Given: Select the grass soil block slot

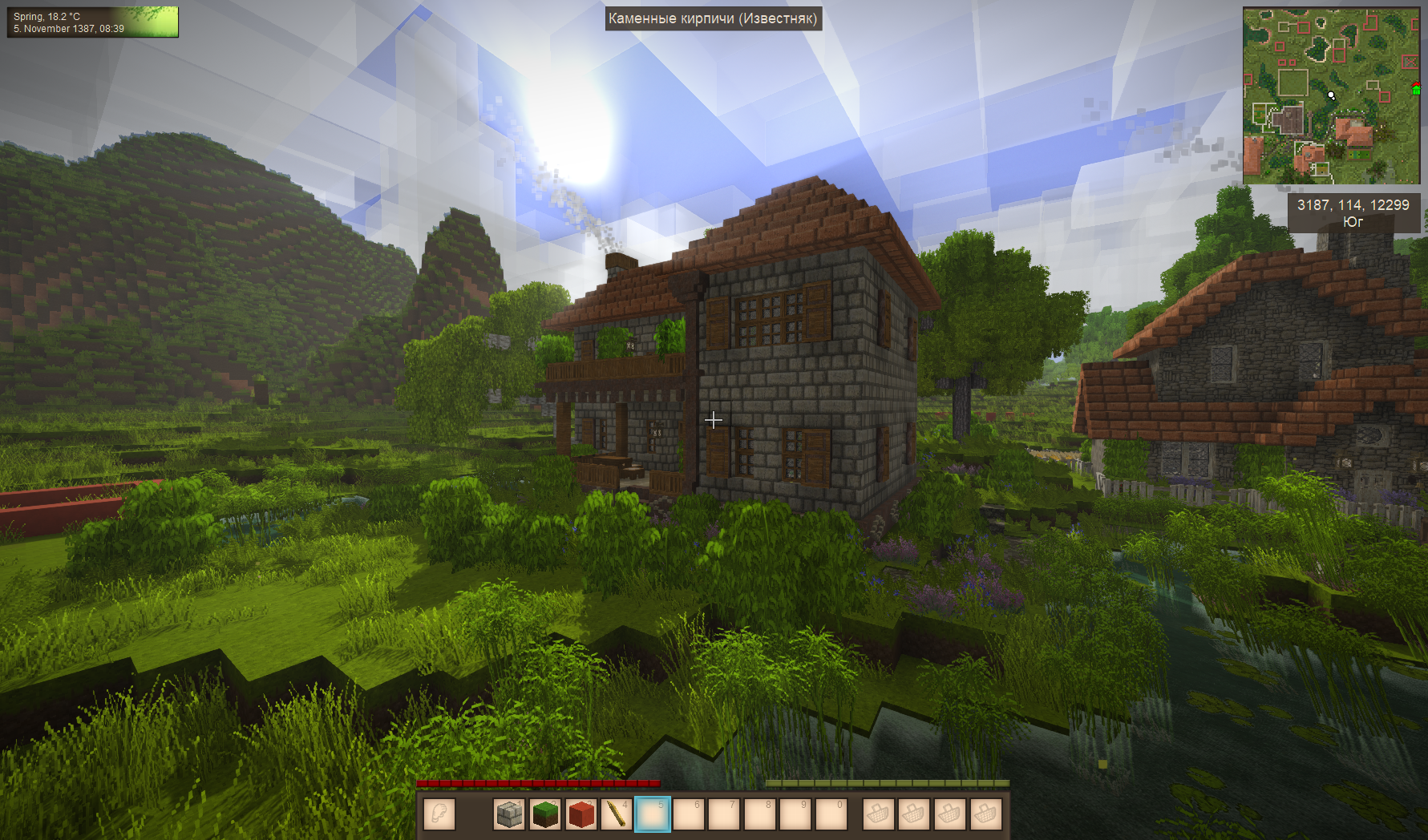Looking at the screenshot, I should pyautogui.click(x=545, y=814).
